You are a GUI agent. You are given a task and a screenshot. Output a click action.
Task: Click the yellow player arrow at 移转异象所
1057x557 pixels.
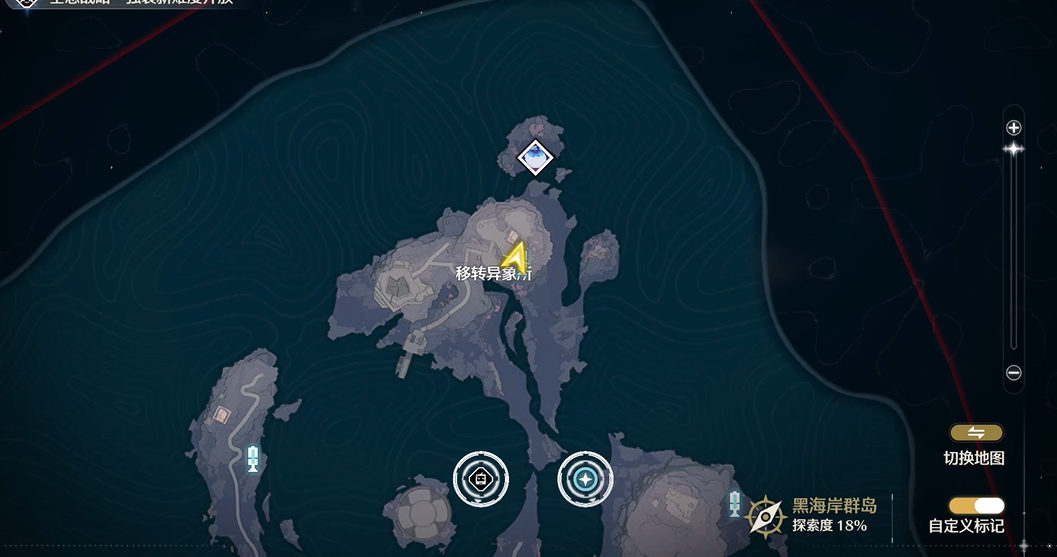pos(514,257)
